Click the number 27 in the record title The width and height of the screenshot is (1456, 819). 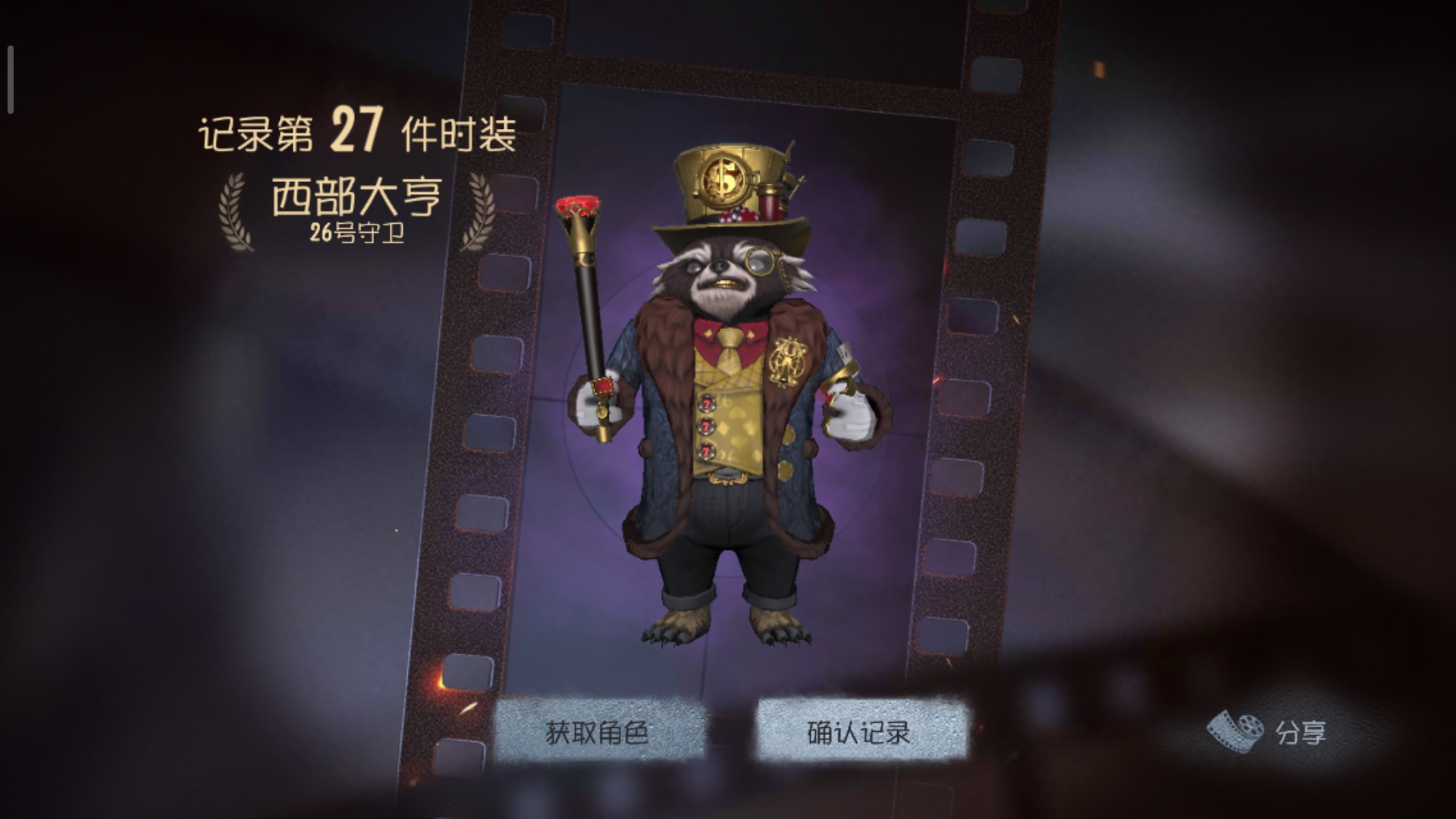pos(357,129)
